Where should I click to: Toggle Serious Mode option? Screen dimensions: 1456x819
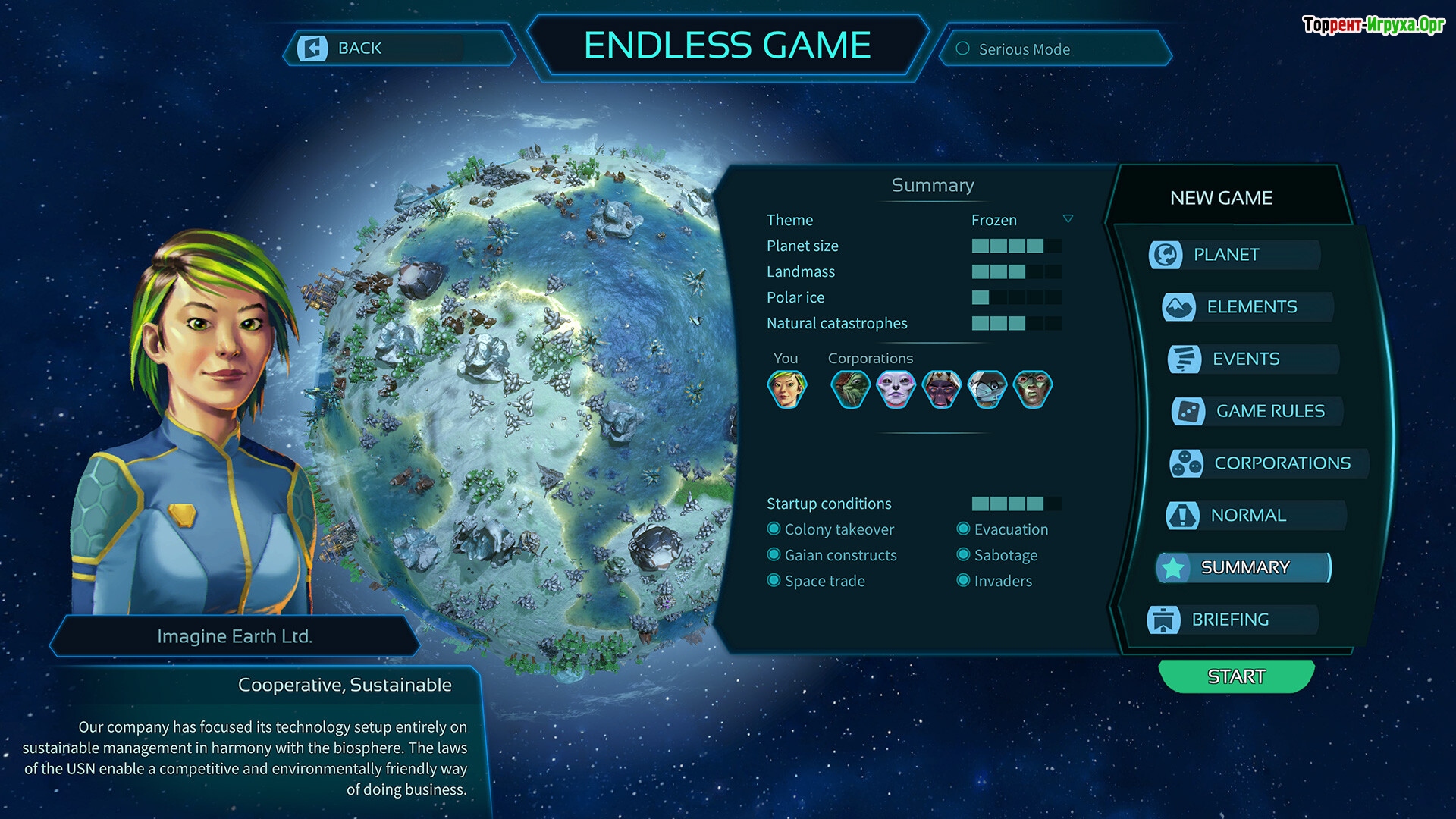click(x=963, y=49)
